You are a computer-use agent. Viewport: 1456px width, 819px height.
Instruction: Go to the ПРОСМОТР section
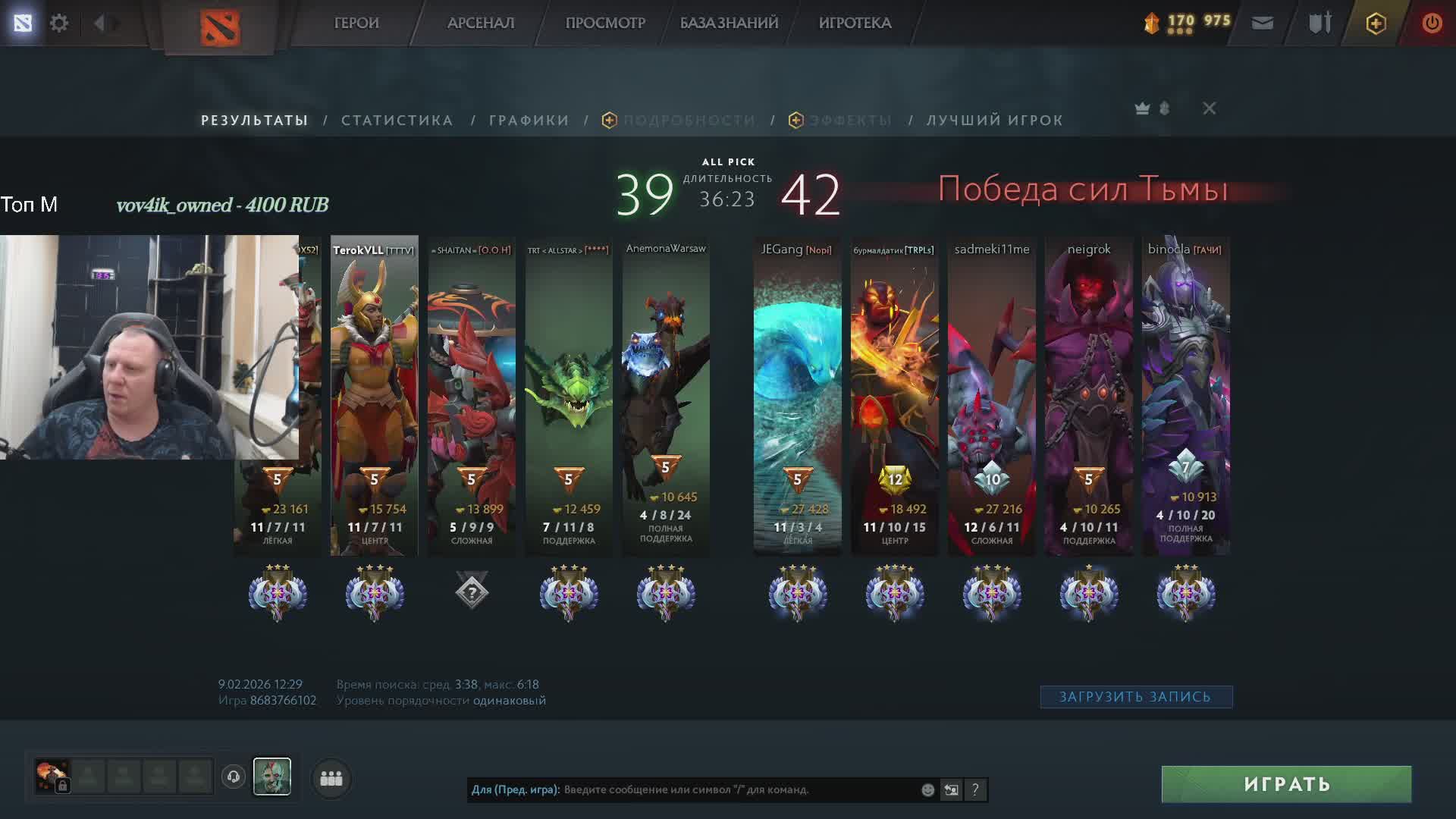[x=605, y=23]
